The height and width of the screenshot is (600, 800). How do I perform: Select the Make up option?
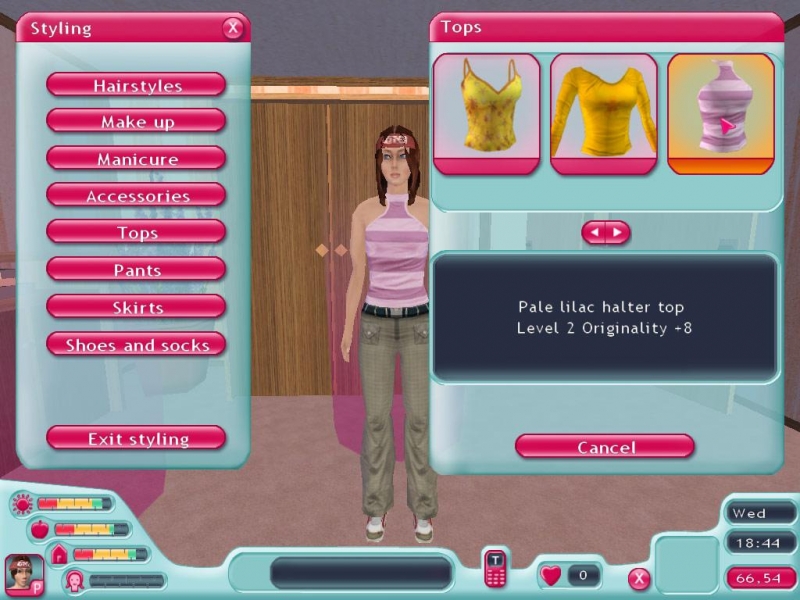(x=136, y=122)
